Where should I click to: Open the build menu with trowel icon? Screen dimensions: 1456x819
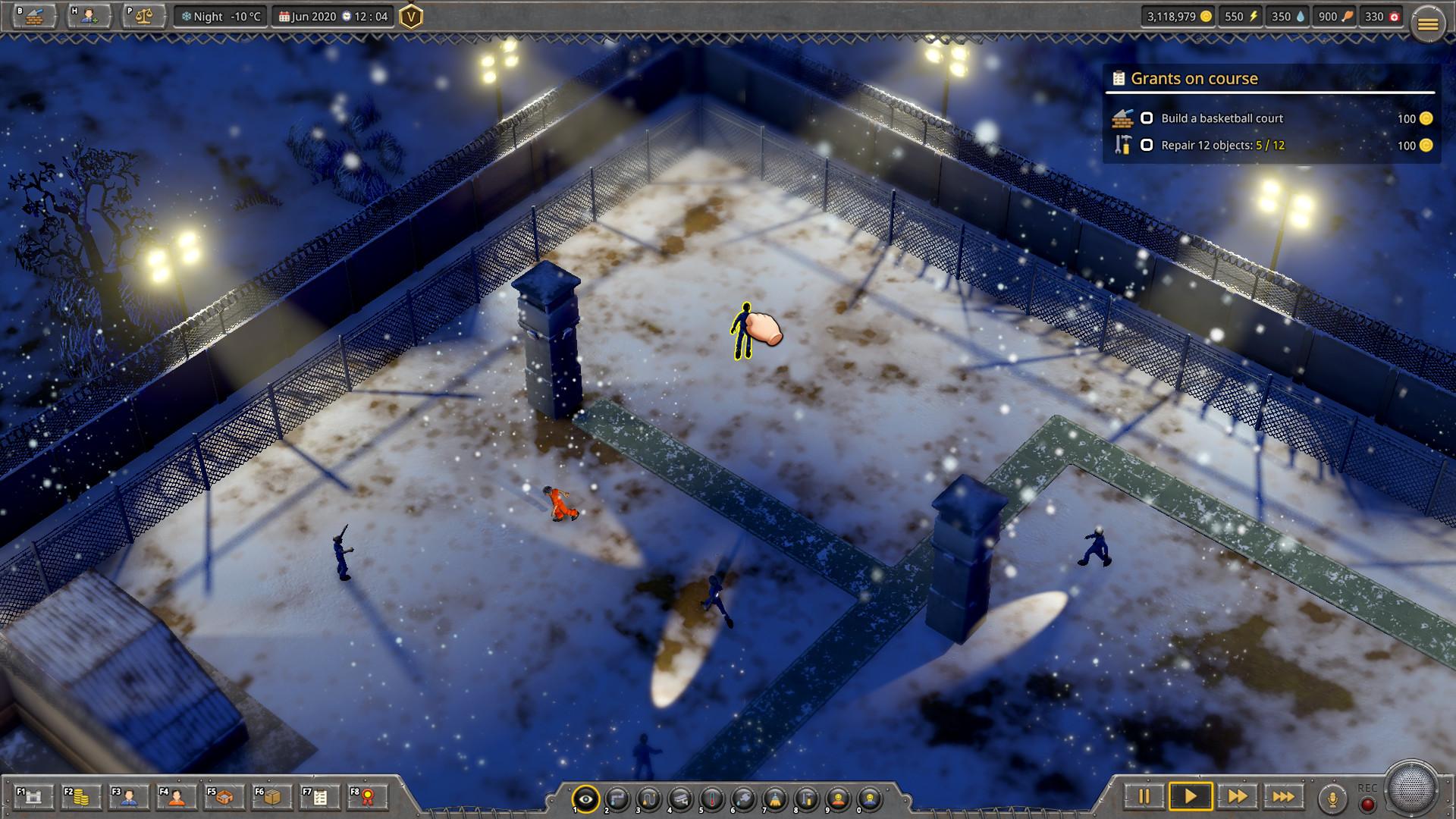pos(34,16)
